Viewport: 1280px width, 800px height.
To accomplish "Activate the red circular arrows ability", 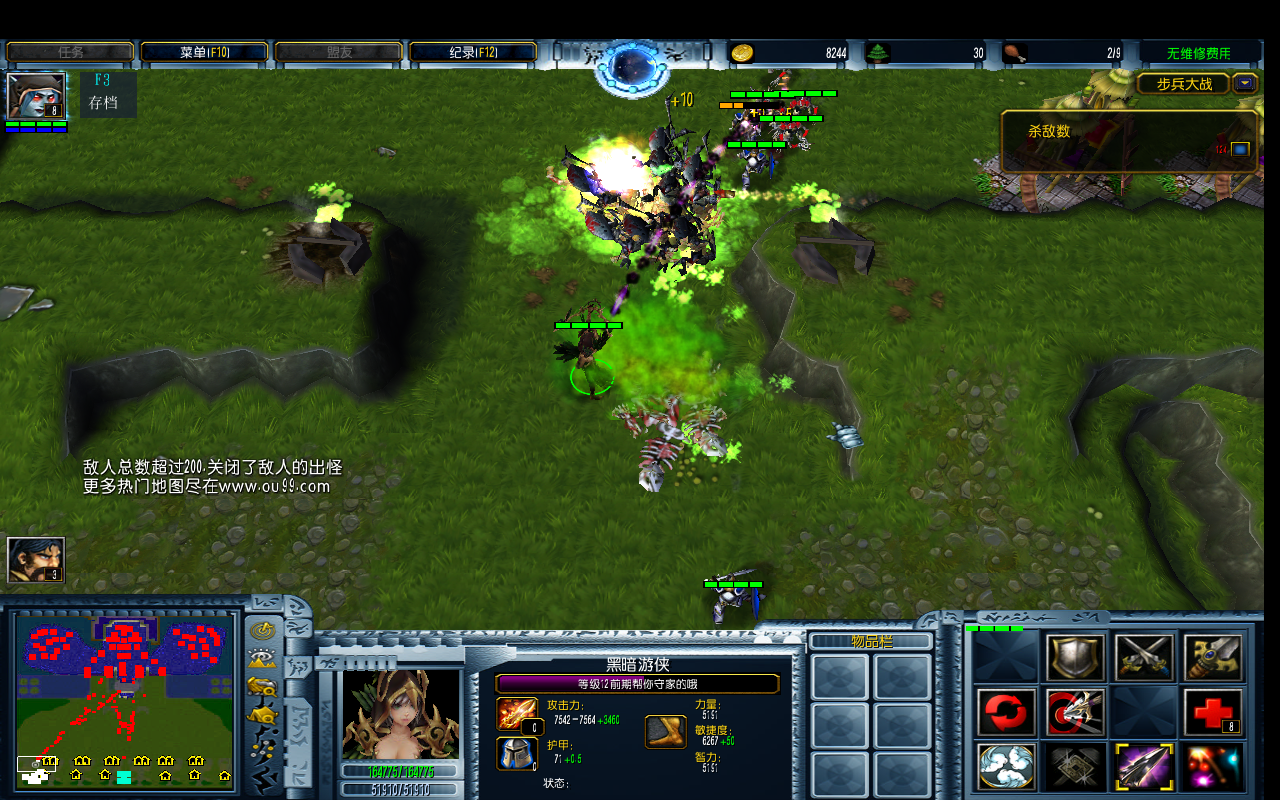I will click(1006, 712).
